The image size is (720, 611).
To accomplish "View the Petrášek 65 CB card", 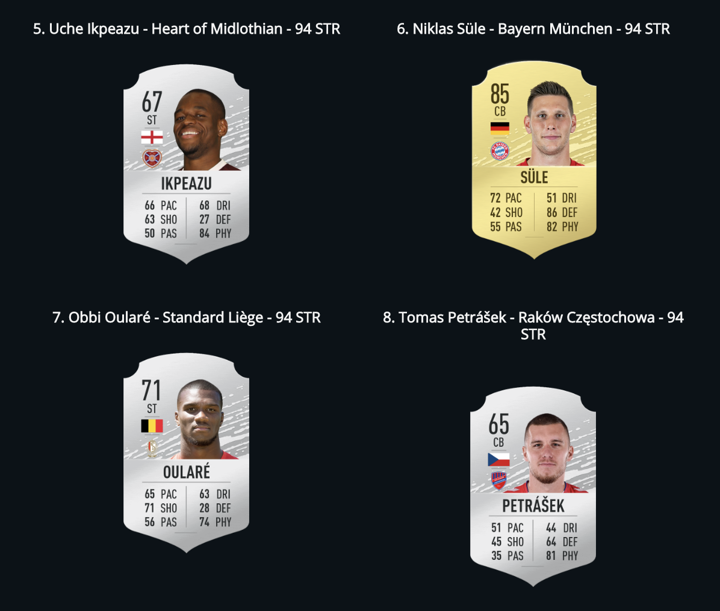I will (x=534, y=485).
